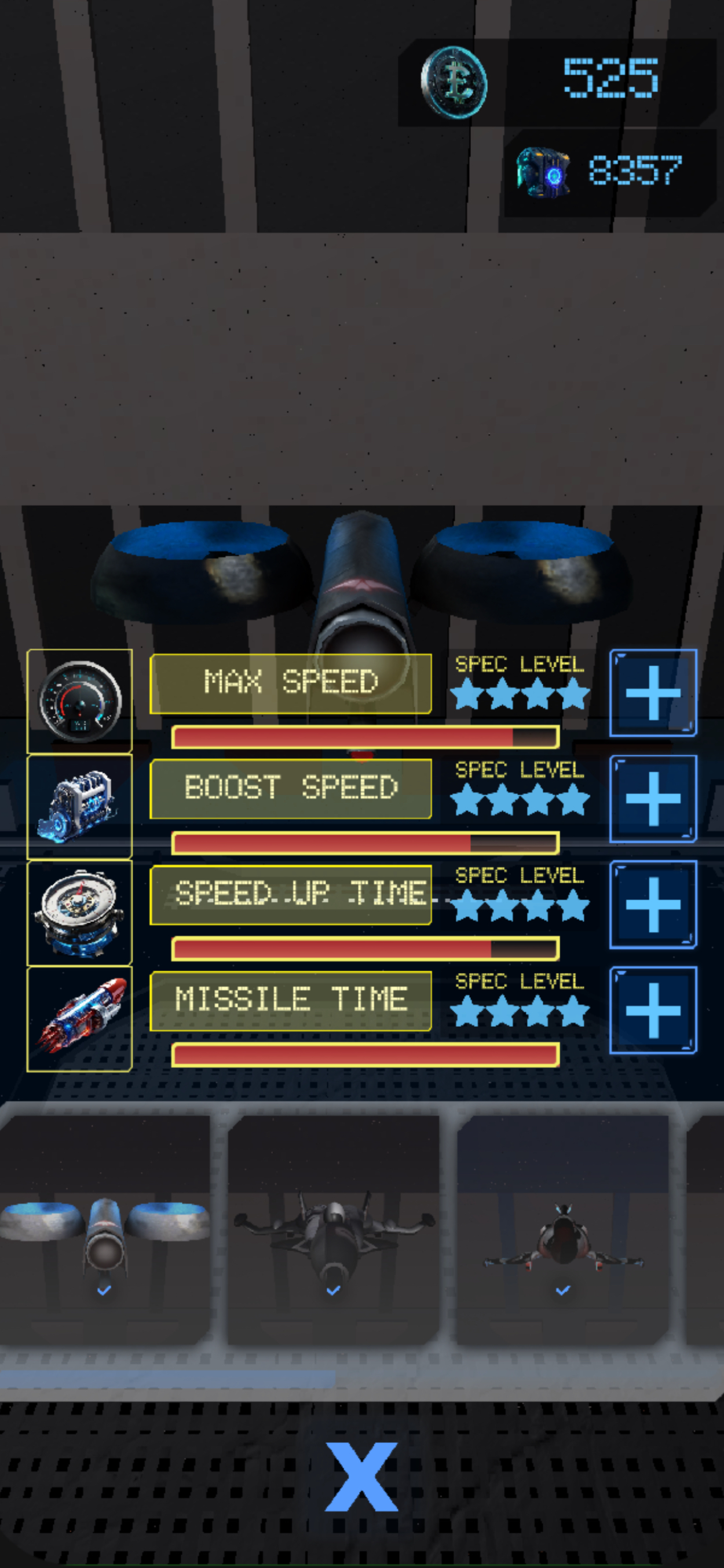
Task: Increase Boost Speed spec level
Action: click(x=653, y=799)
